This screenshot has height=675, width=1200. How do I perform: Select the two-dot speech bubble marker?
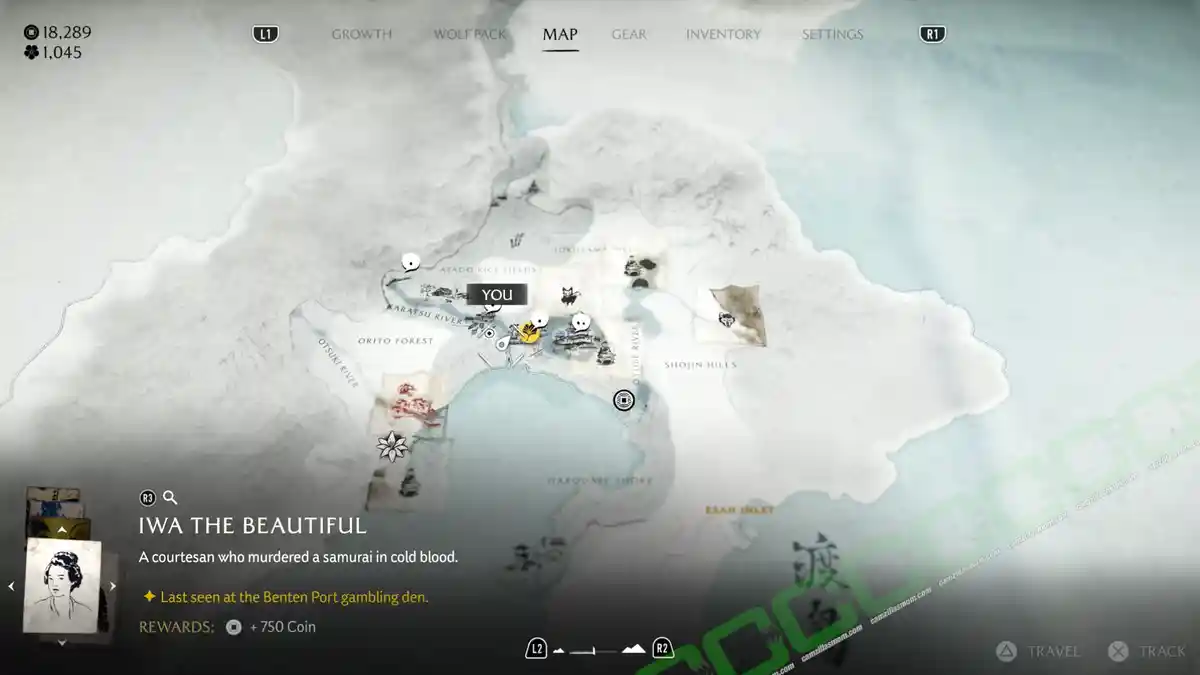(580, 322)
